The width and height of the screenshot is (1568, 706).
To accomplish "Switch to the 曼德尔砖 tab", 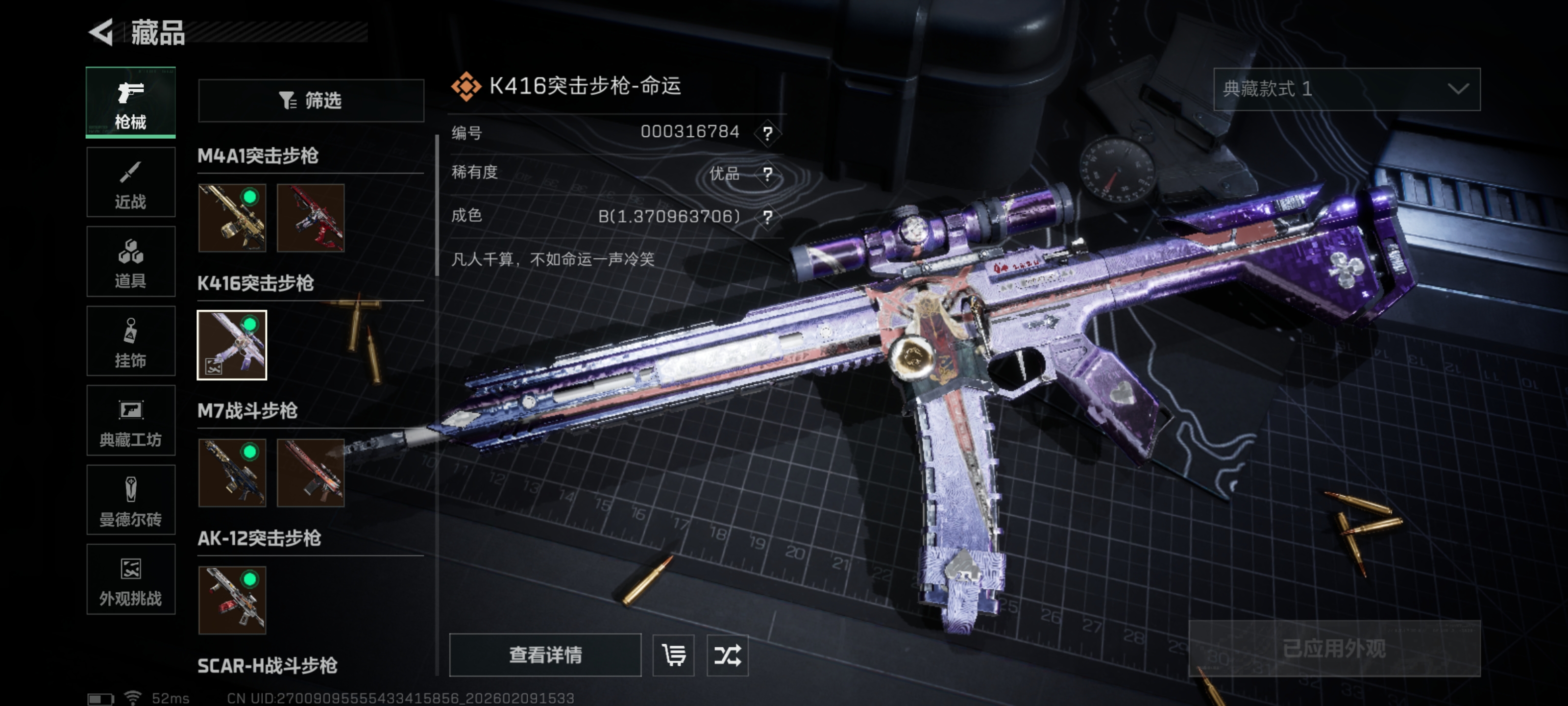I will click(131, 500).
